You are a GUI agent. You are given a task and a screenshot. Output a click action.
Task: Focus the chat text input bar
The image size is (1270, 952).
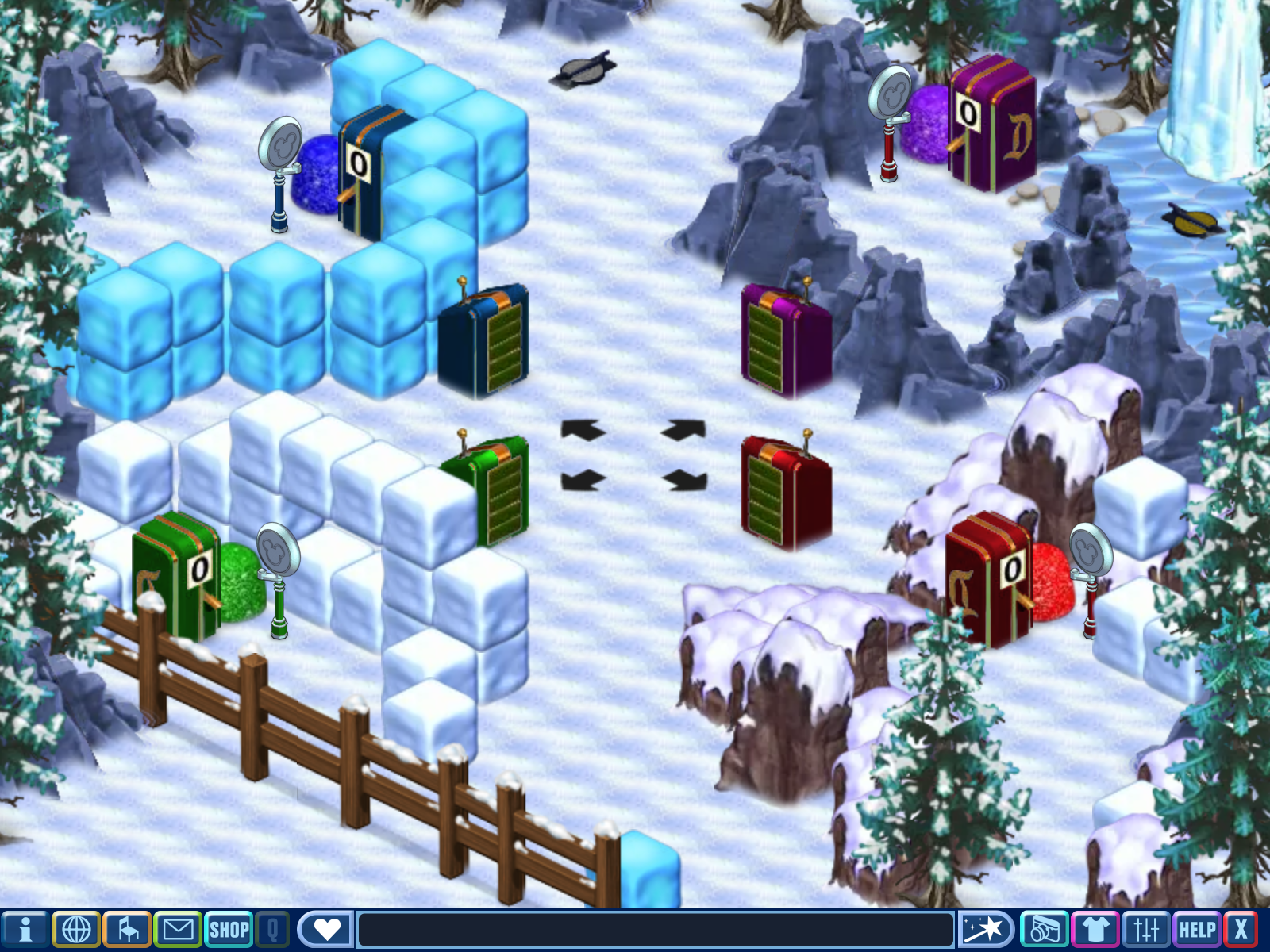pyautogui.click(x=656, y=929)
